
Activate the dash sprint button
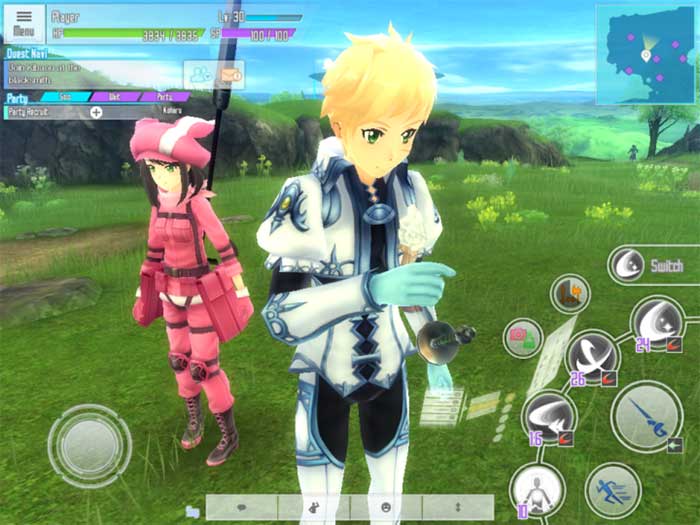pos(612,489)
